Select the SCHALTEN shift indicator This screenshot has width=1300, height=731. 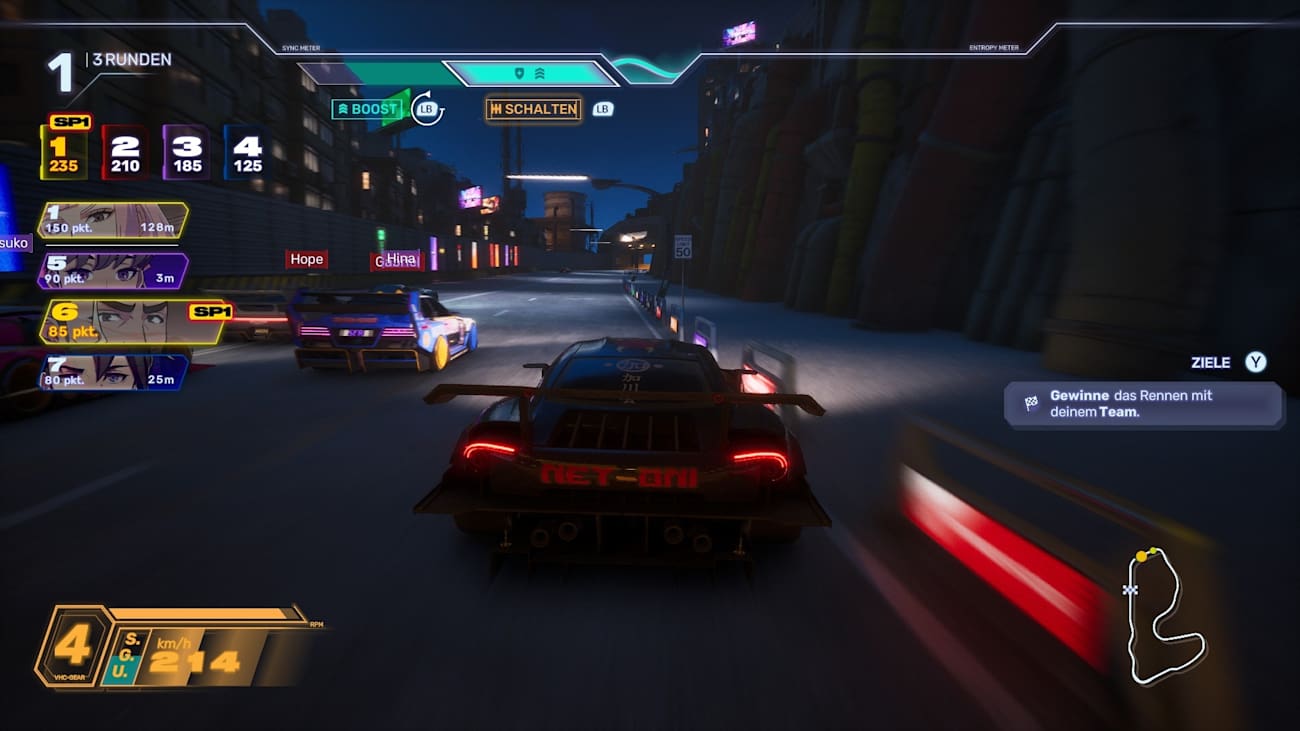pos(533,109)
